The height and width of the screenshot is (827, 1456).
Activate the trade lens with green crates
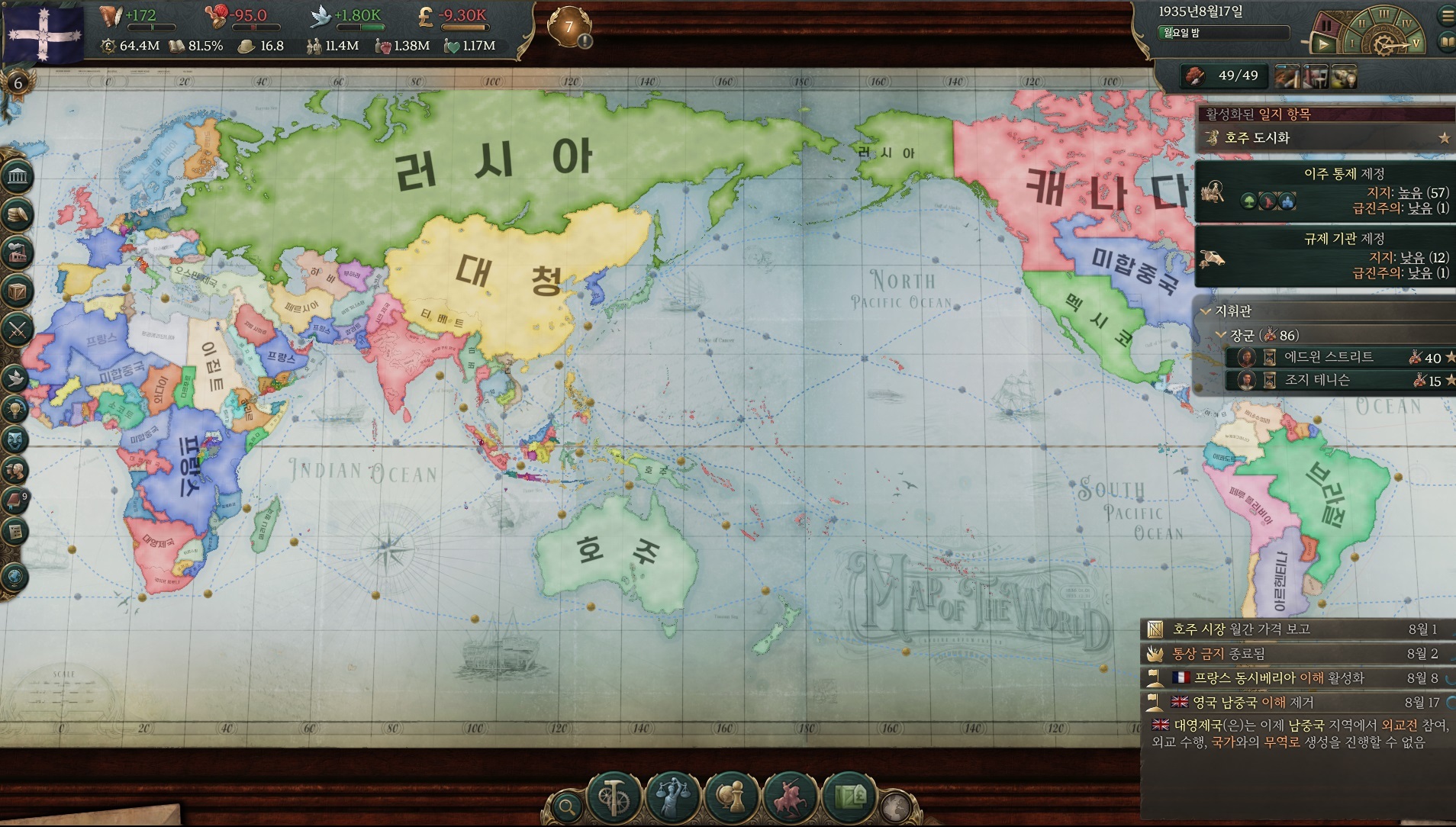point(849,798)
